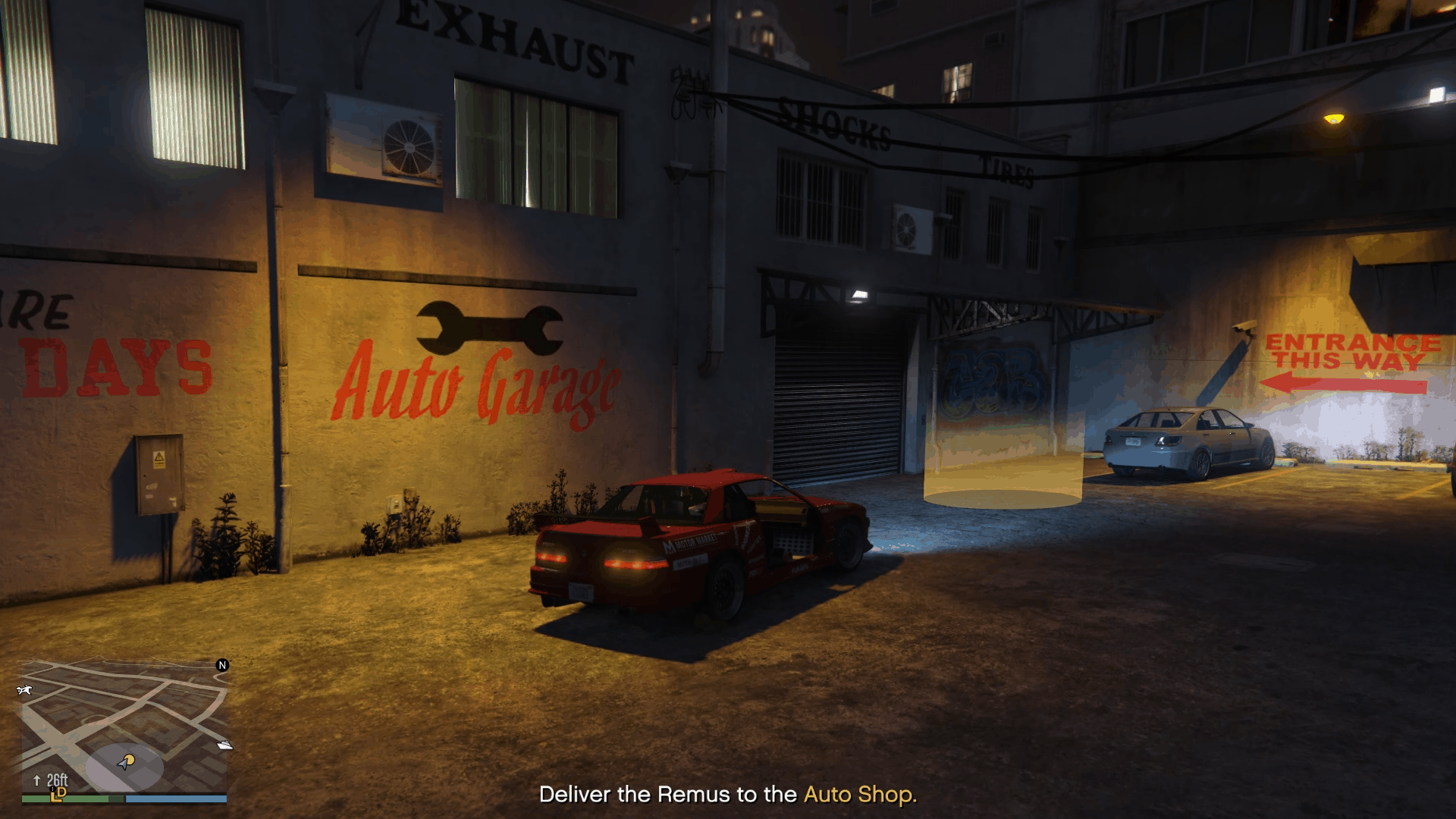Select the document blip on the minimap's right side
1456x819 pixels.
(x=226, y=745)
